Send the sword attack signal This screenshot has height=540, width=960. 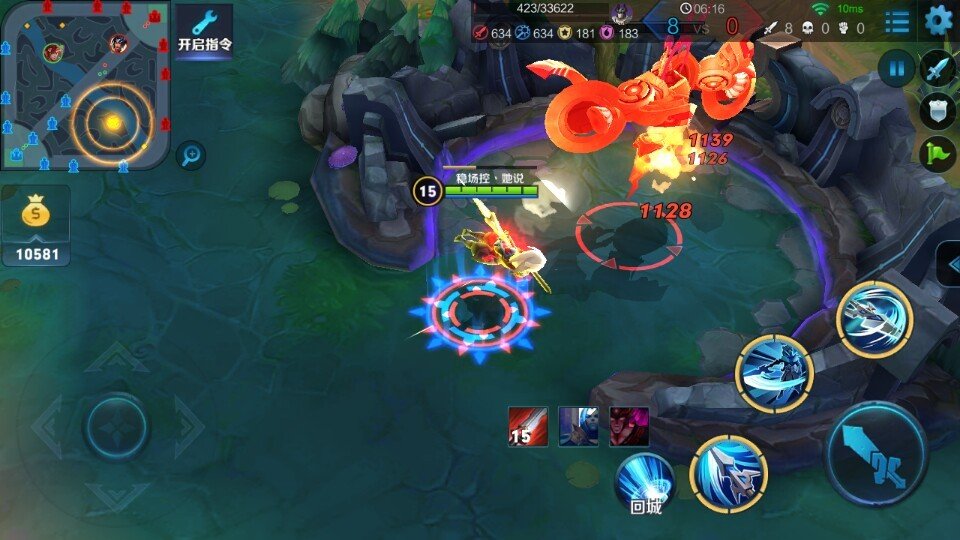point(938,69)
